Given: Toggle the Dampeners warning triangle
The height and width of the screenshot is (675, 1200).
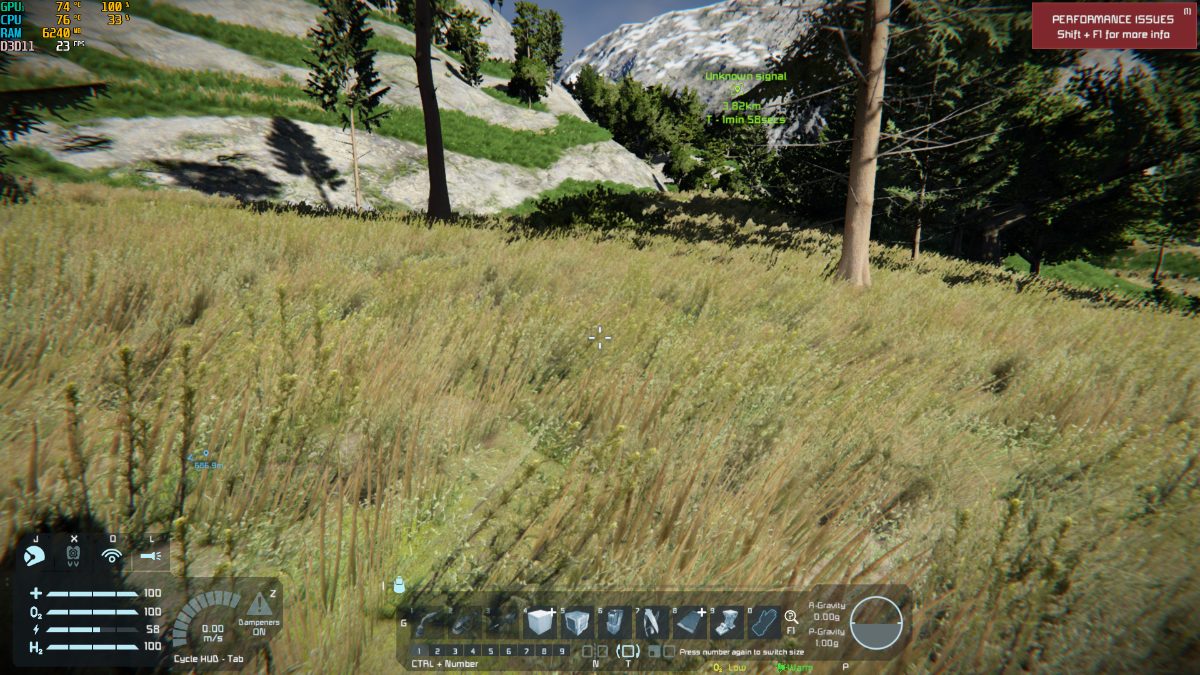Looking at the screenshot, I should pyautogui.click(x=258, y=603).
